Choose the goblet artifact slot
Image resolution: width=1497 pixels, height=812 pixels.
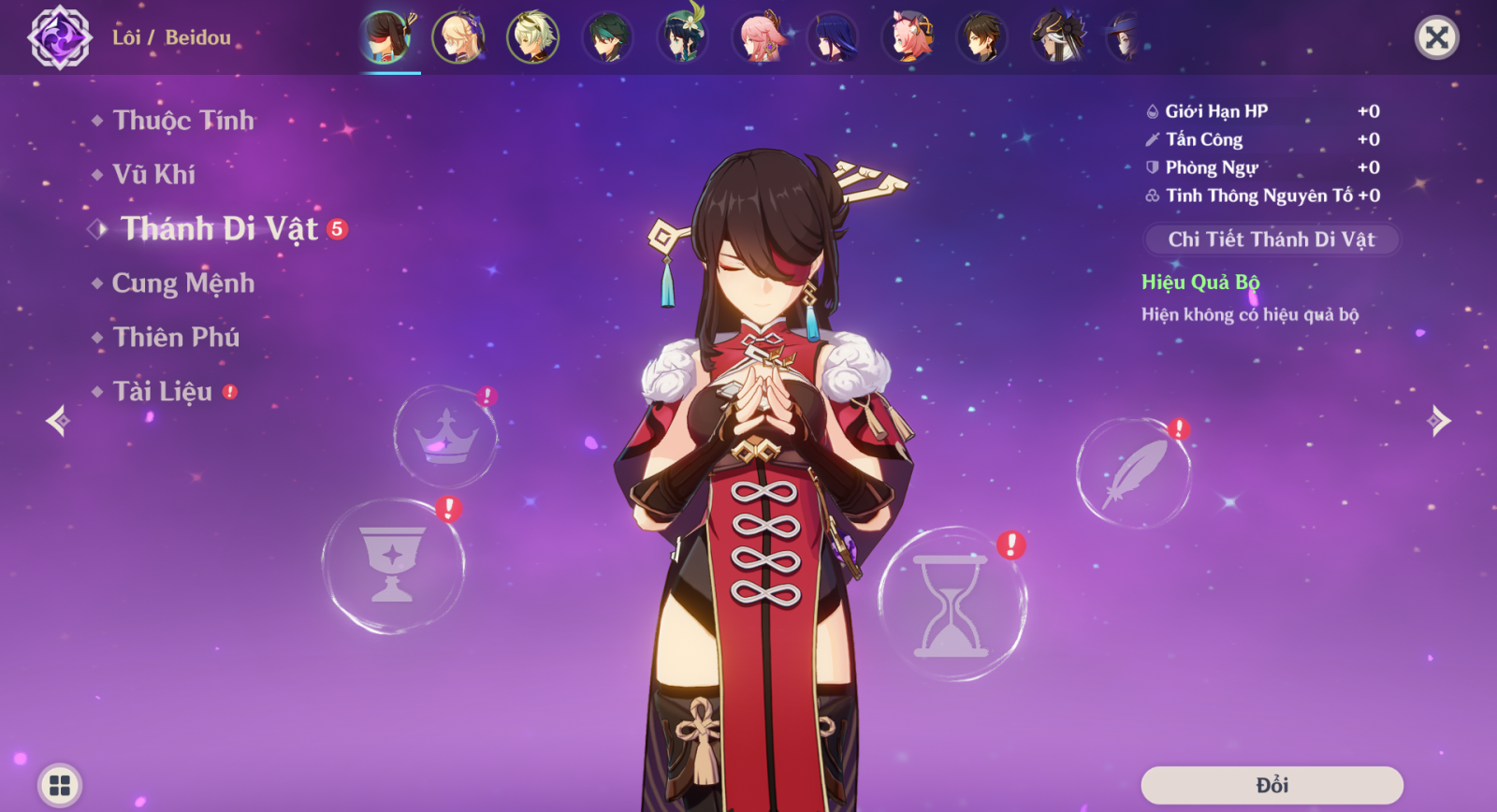tap(393, 566)
